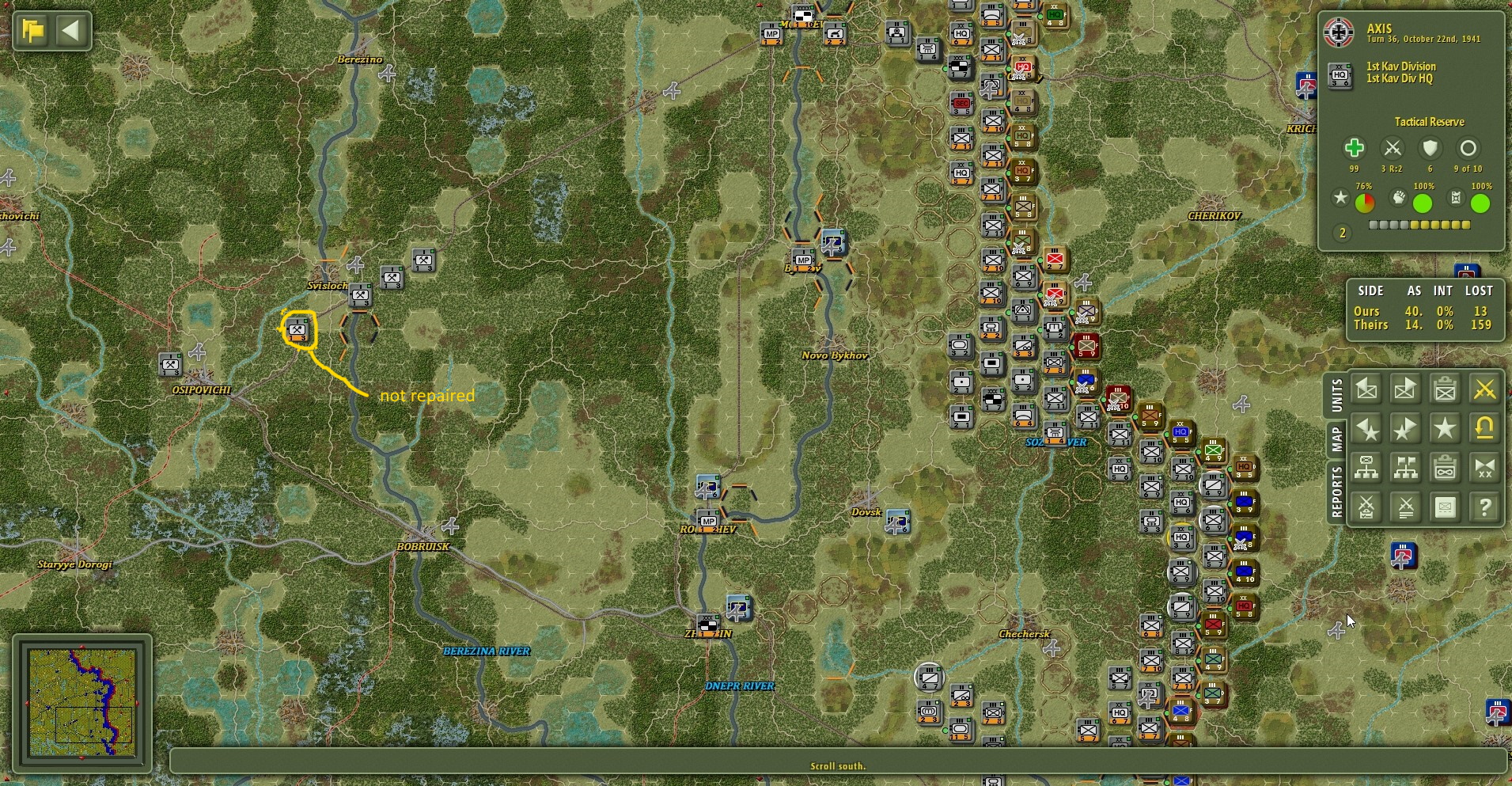The image size is (1512, 786).
Task: Open the help panel
Action: point(1486,507)
